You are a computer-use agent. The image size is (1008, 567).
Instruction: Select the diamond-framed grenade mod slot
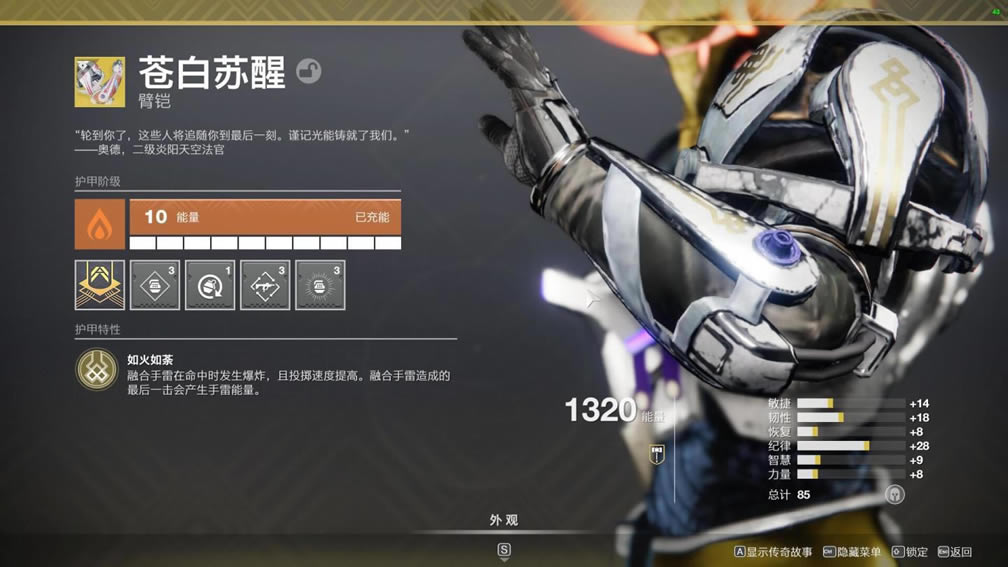point(155,285)
